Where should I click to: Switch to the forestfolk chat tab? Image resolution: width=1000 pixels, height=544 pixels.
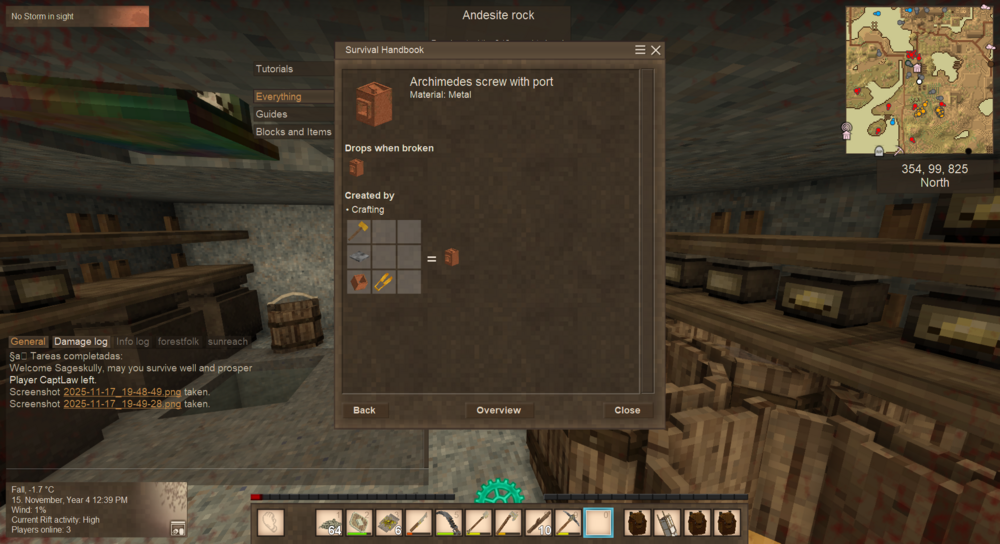178,342
